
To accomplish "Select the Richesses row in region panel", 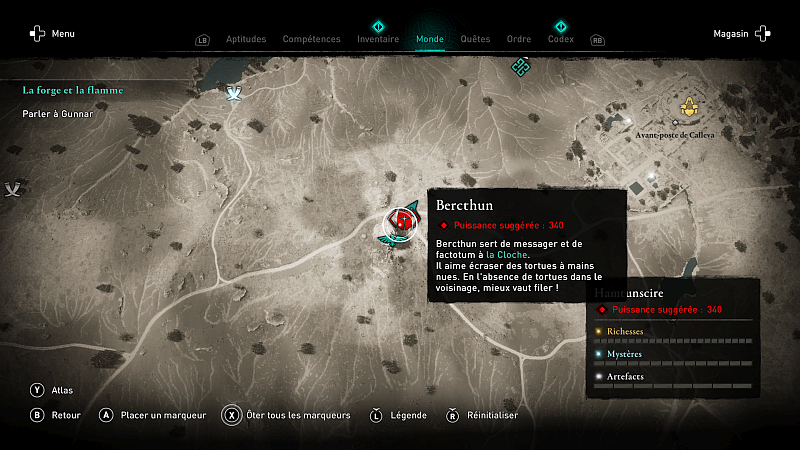I will click(x=672, y=332).
